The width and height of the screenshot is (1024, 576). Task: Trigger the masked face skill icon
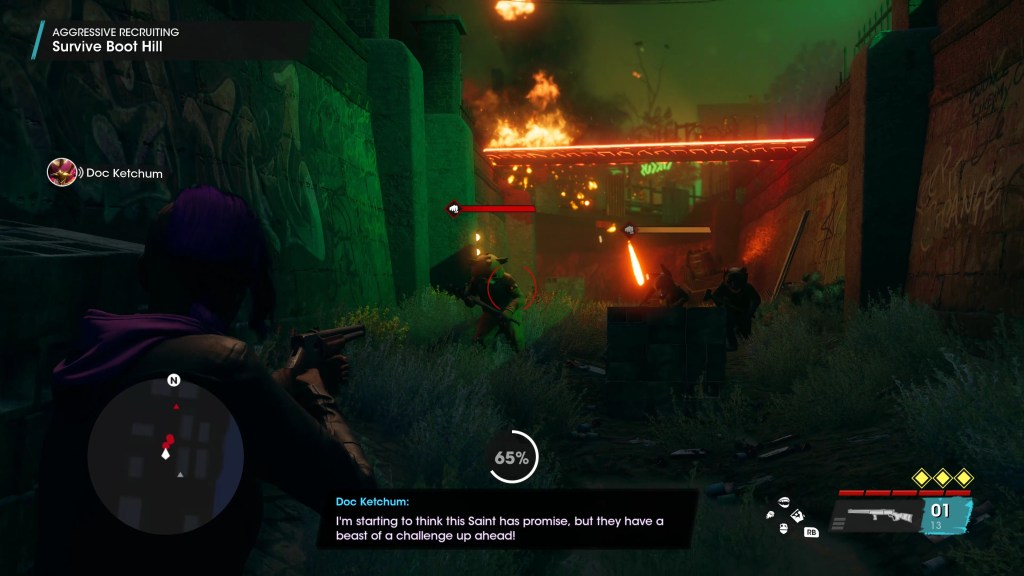(x=784, y=528)
